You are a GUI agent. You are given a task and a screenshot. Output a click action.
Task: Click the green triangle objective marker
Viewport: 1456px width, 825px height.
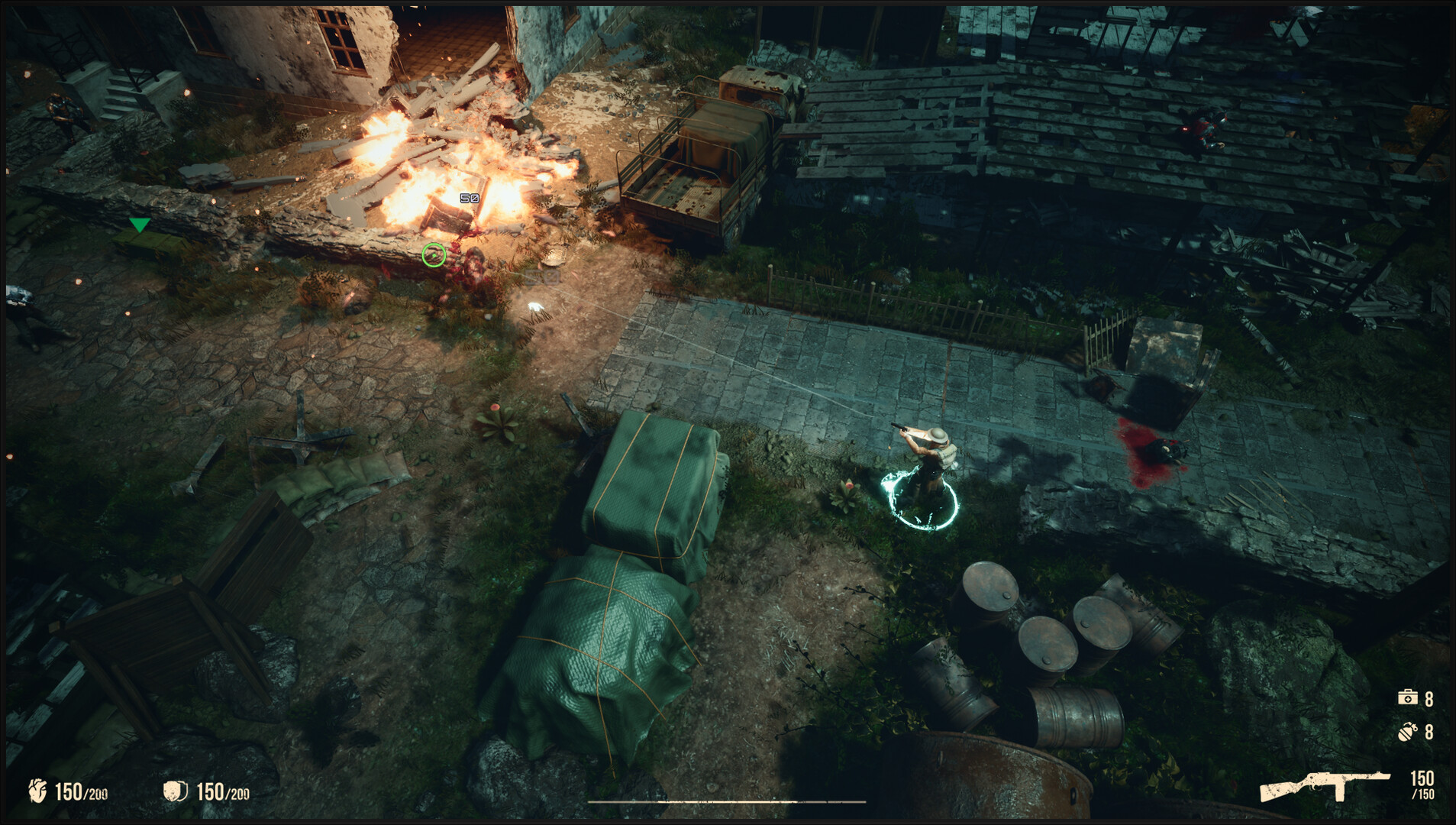point(139,225)
